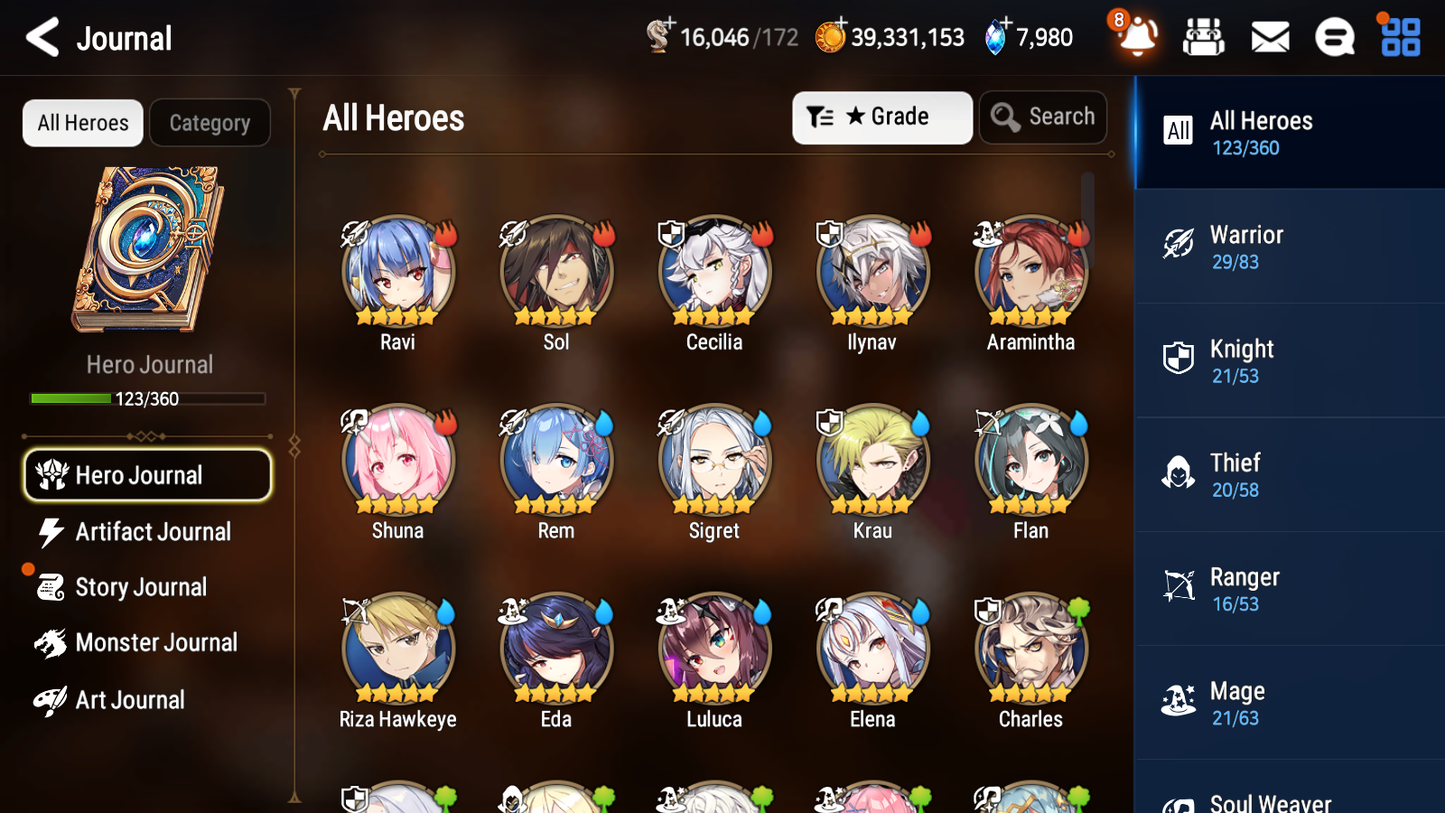Open the main menu grid icon

1399,36
